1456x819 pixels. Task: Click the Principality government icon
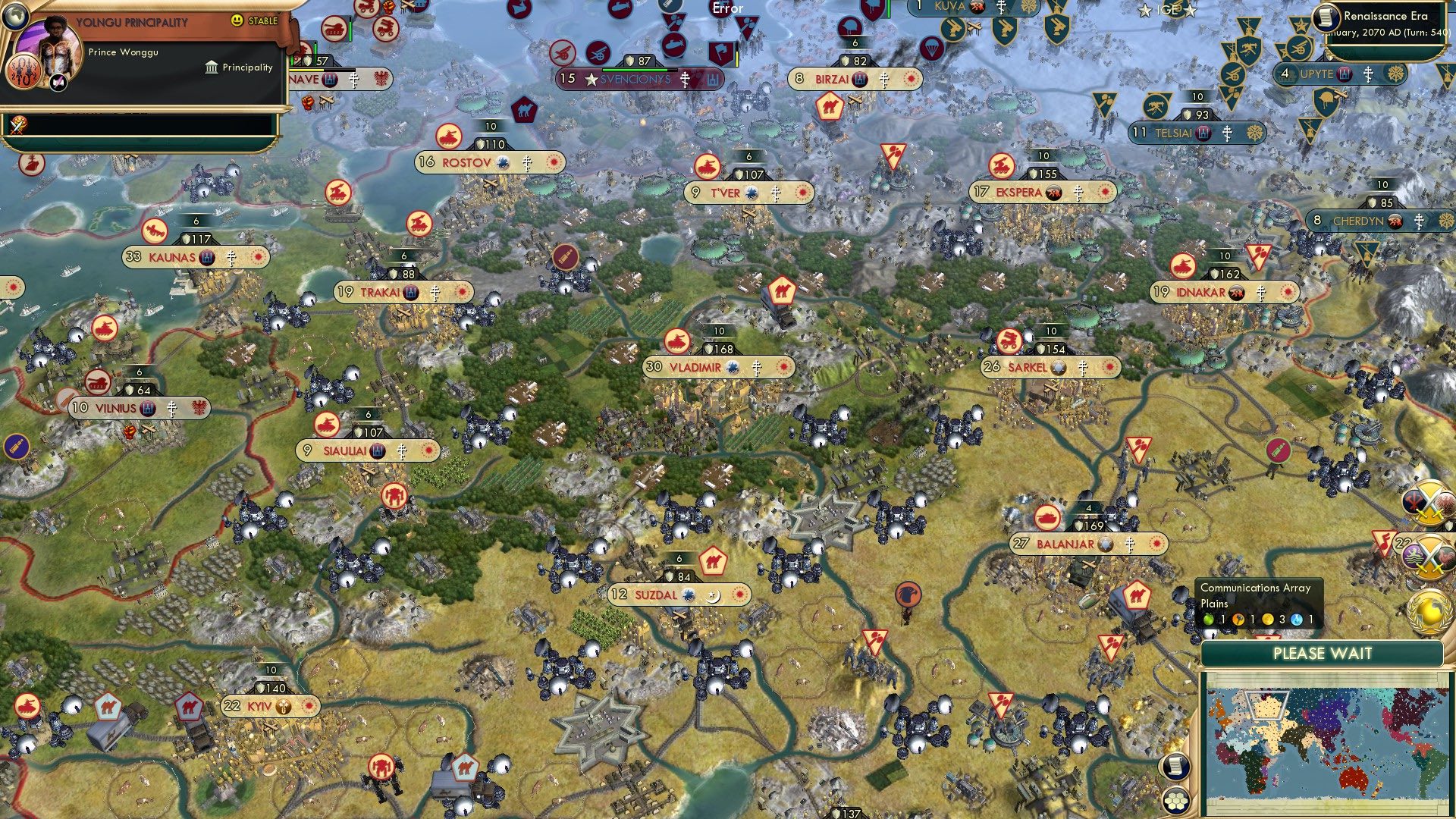(209, 67)
